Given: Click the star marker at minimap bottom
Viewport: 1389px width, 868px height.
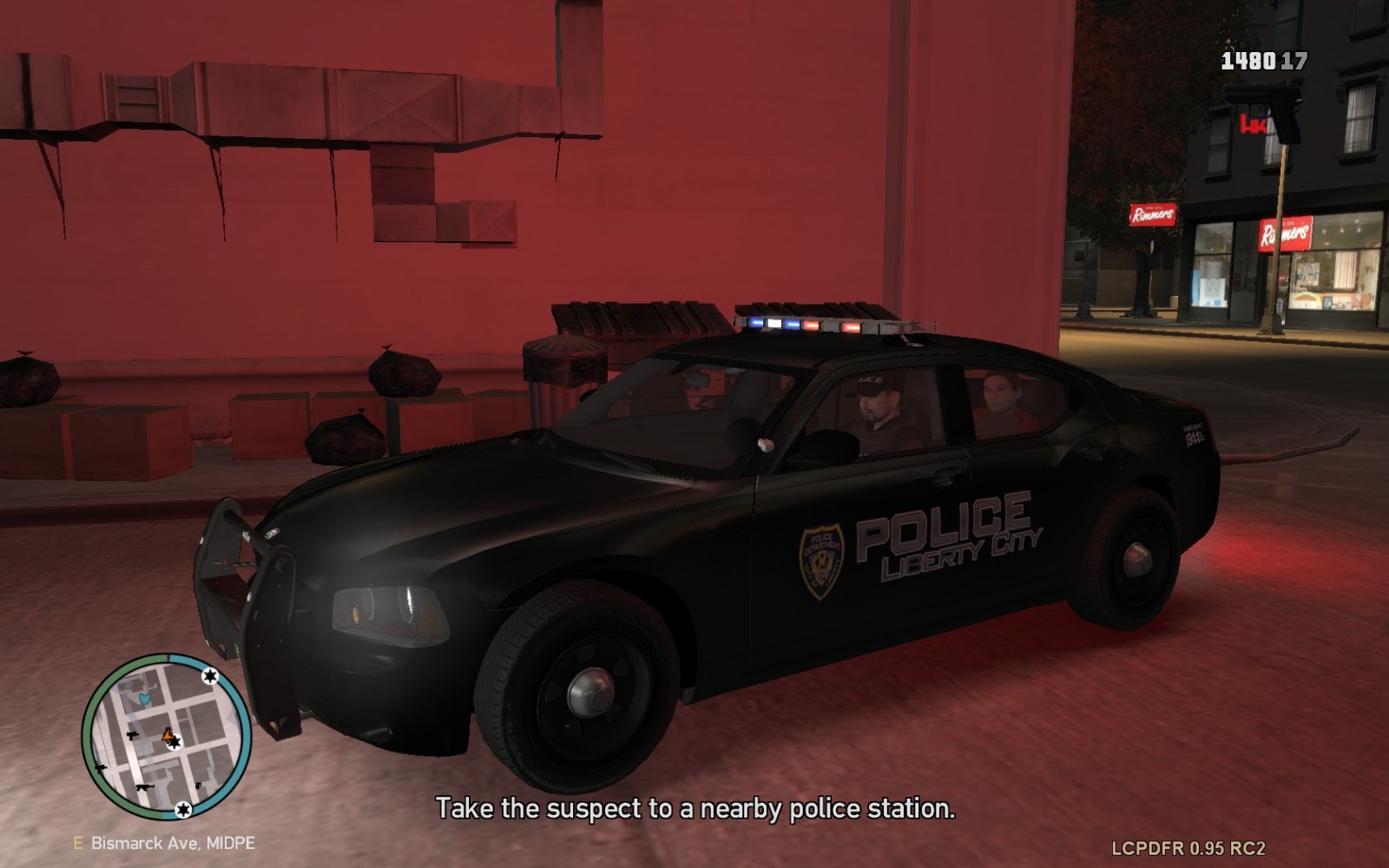Looking at the screenshot, I should coord(183,809).
